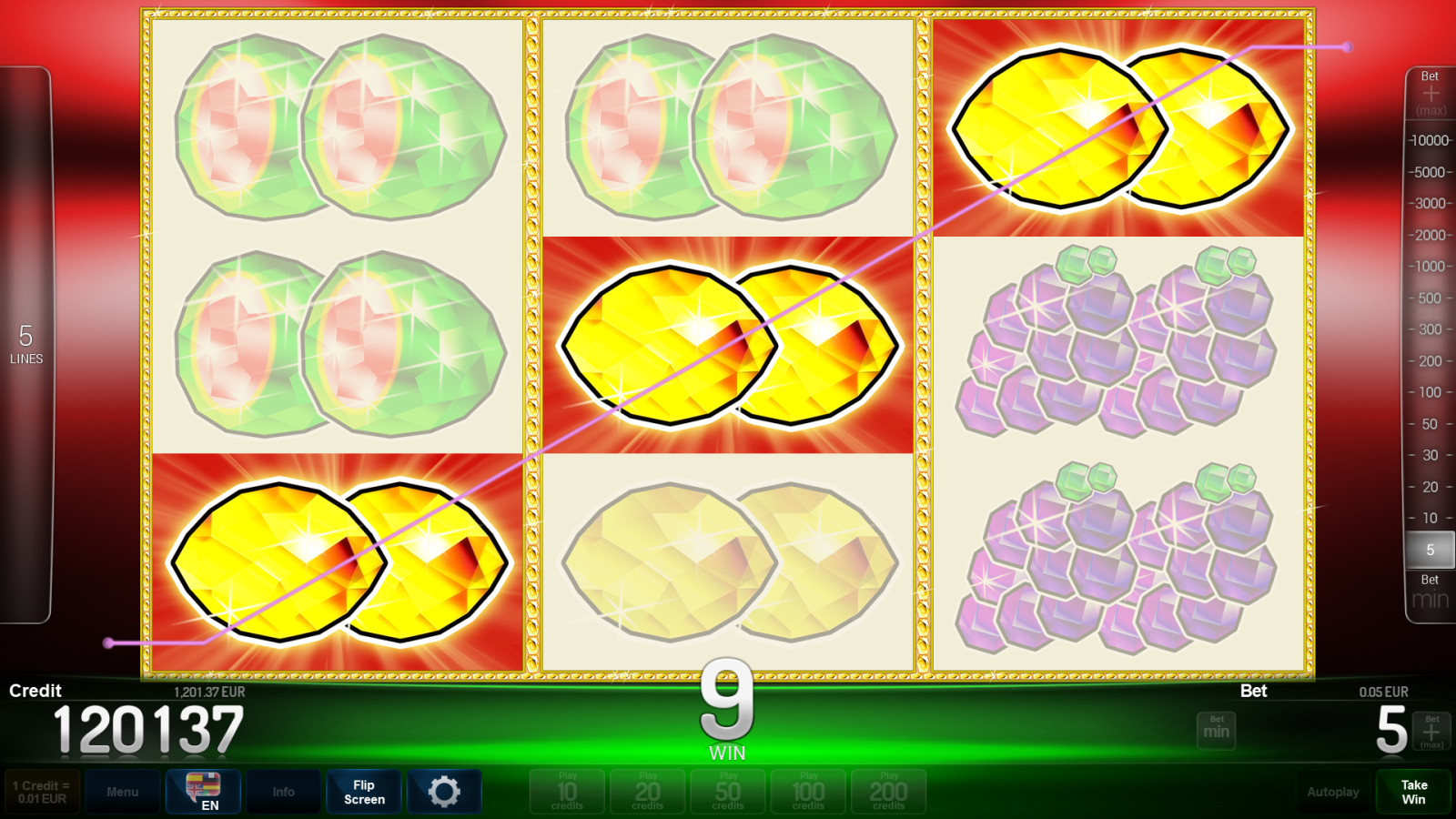Click Play 200 credits
This screenshot has width=1456, height=819.
[888, 791]
